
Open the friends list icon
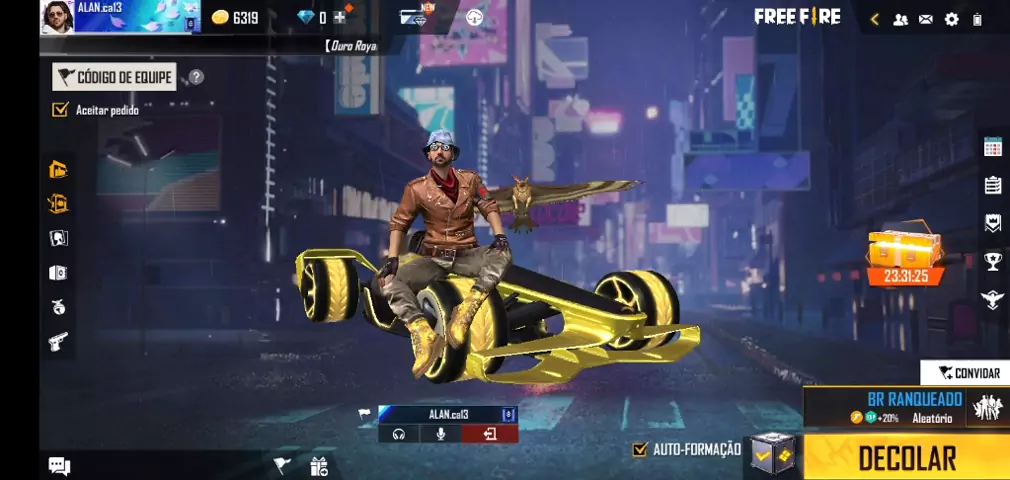[x=901, y=19]
